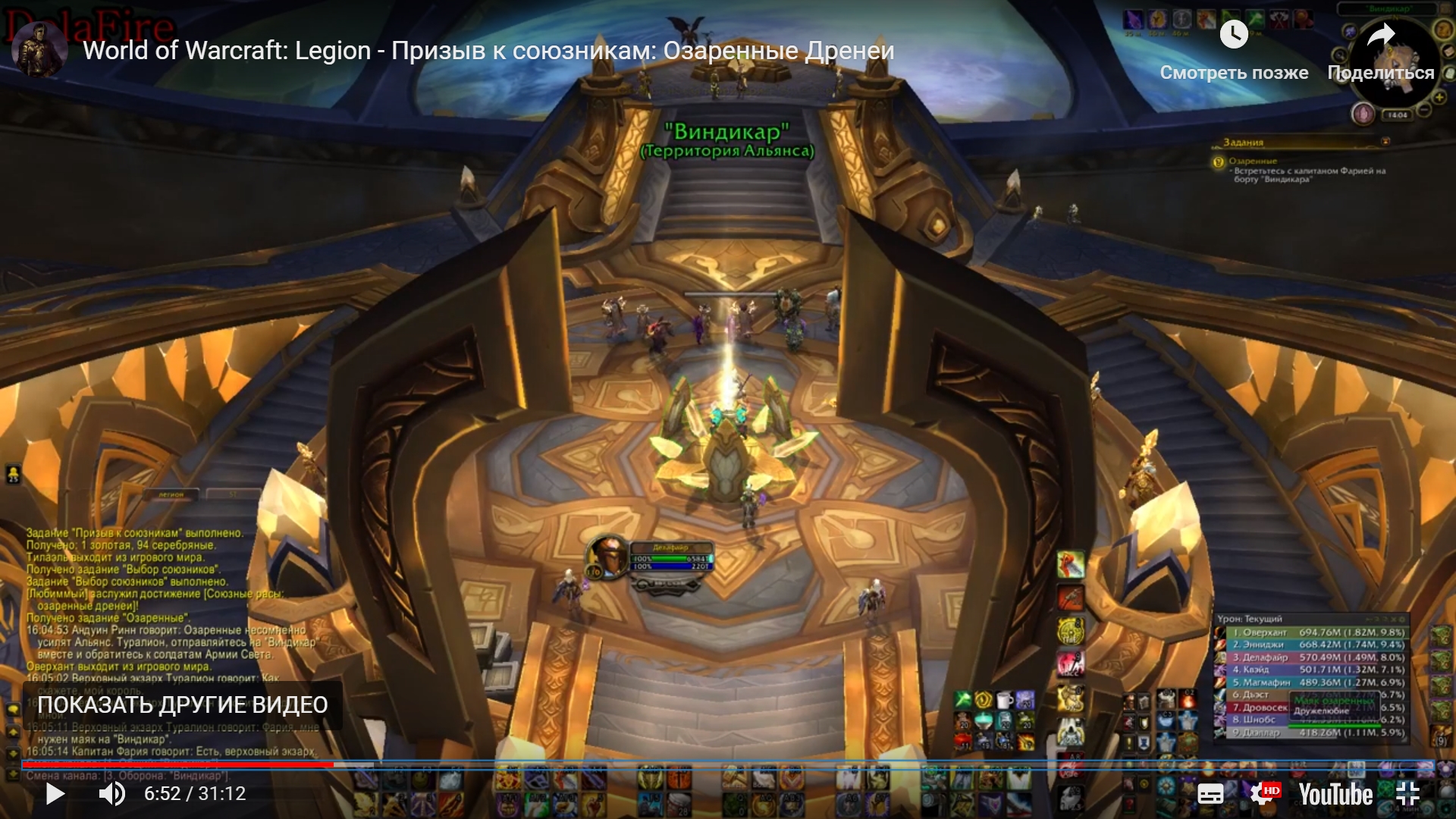Click the white coffee mug icon
Screen dimensions: 1456x819
click(x=1004, y=700)
